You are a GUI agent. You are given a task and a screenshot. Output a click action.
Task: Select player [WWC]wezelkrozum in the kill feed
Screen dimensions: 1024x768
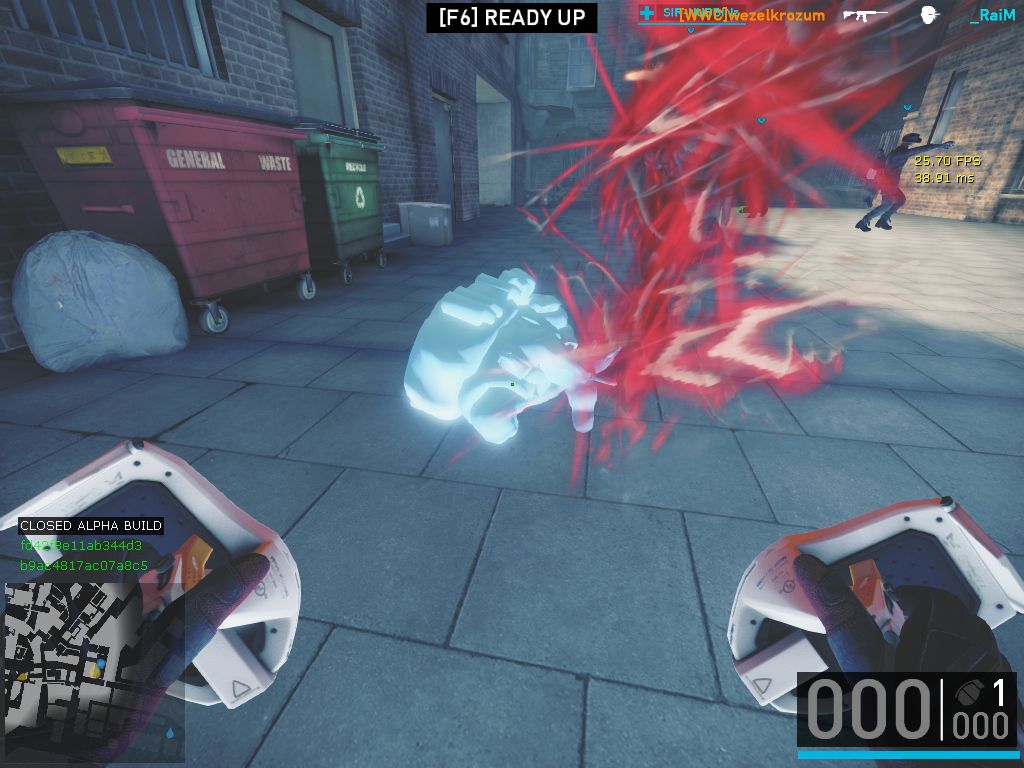pyautogui.click(x=752, y=15)
